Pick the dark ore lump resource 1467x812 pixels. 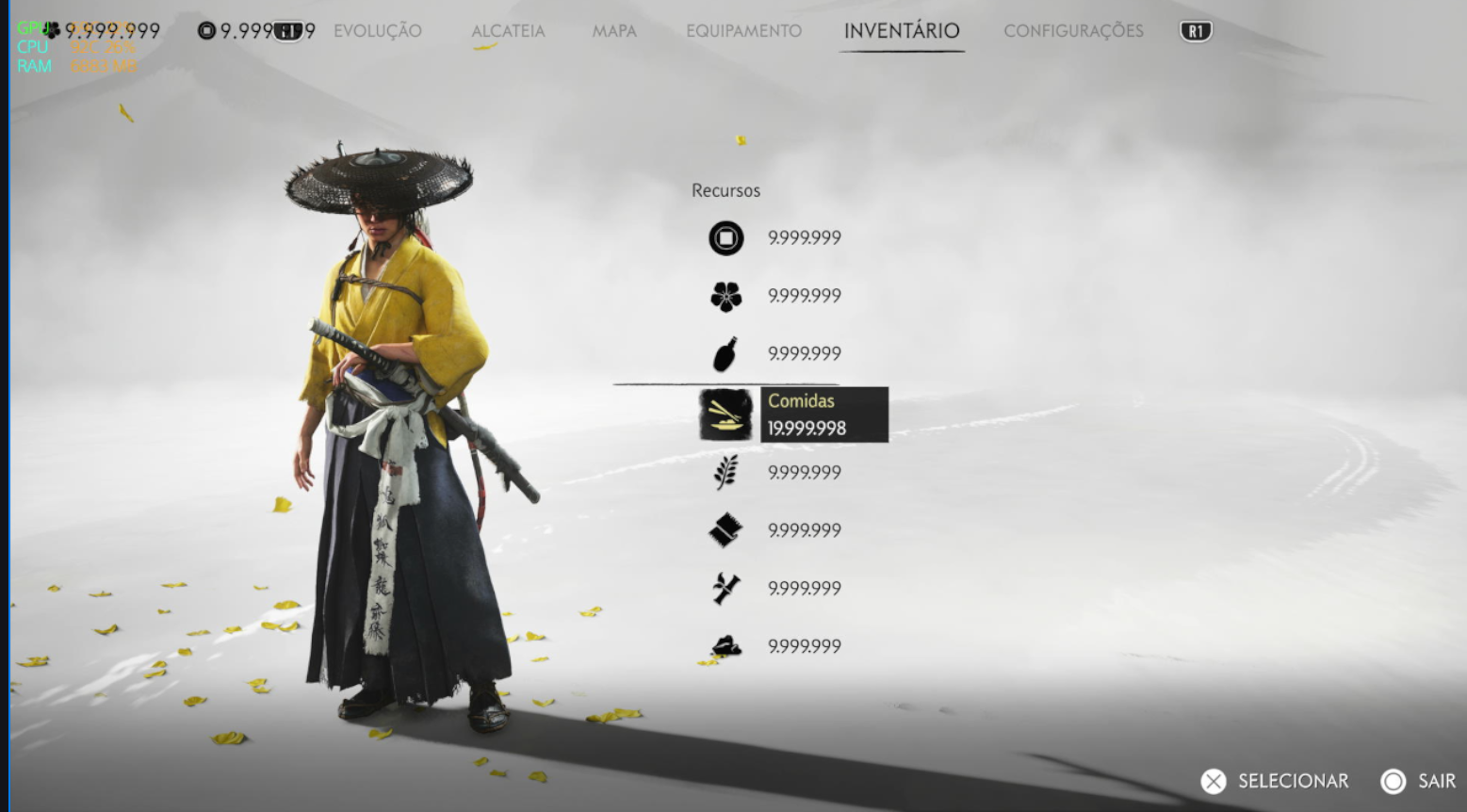coord(726,646)
